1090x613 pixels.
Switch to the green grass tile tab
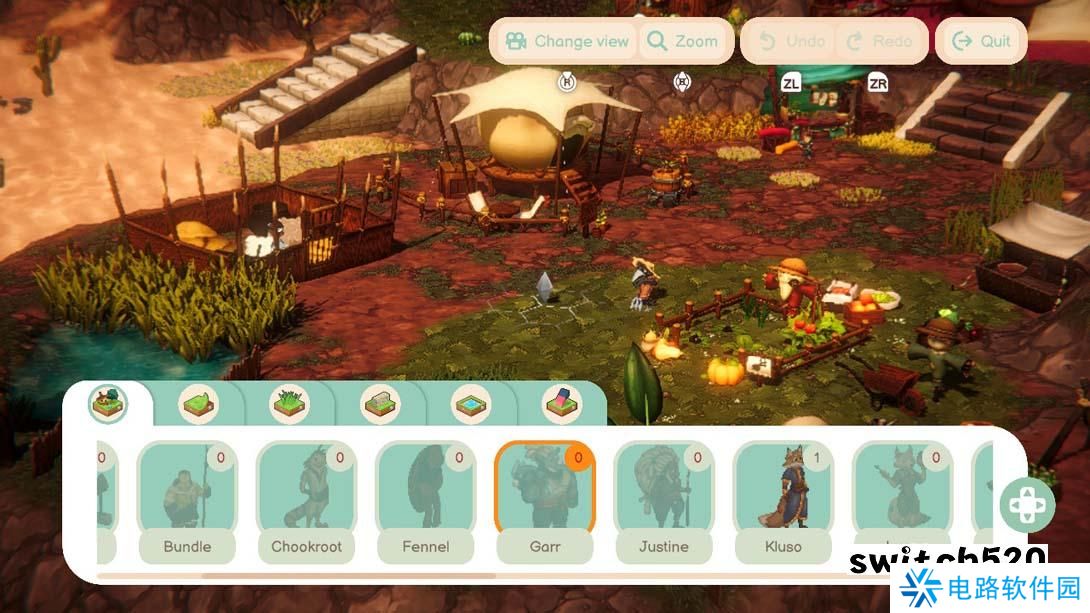198,404
